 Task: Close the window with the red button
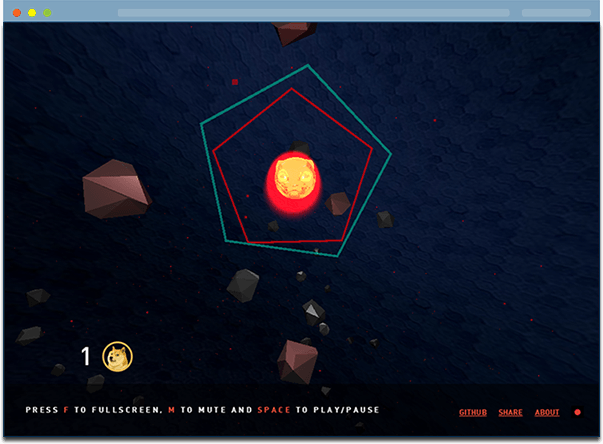point(17,13)
